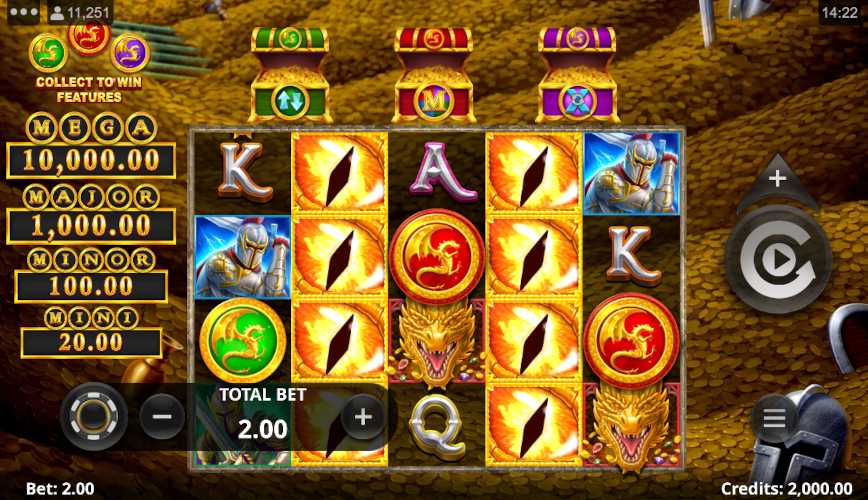The width and height of the screenshot is (868, 500).
Task: Open the hamburger game menu
Action: coord(774,419)
